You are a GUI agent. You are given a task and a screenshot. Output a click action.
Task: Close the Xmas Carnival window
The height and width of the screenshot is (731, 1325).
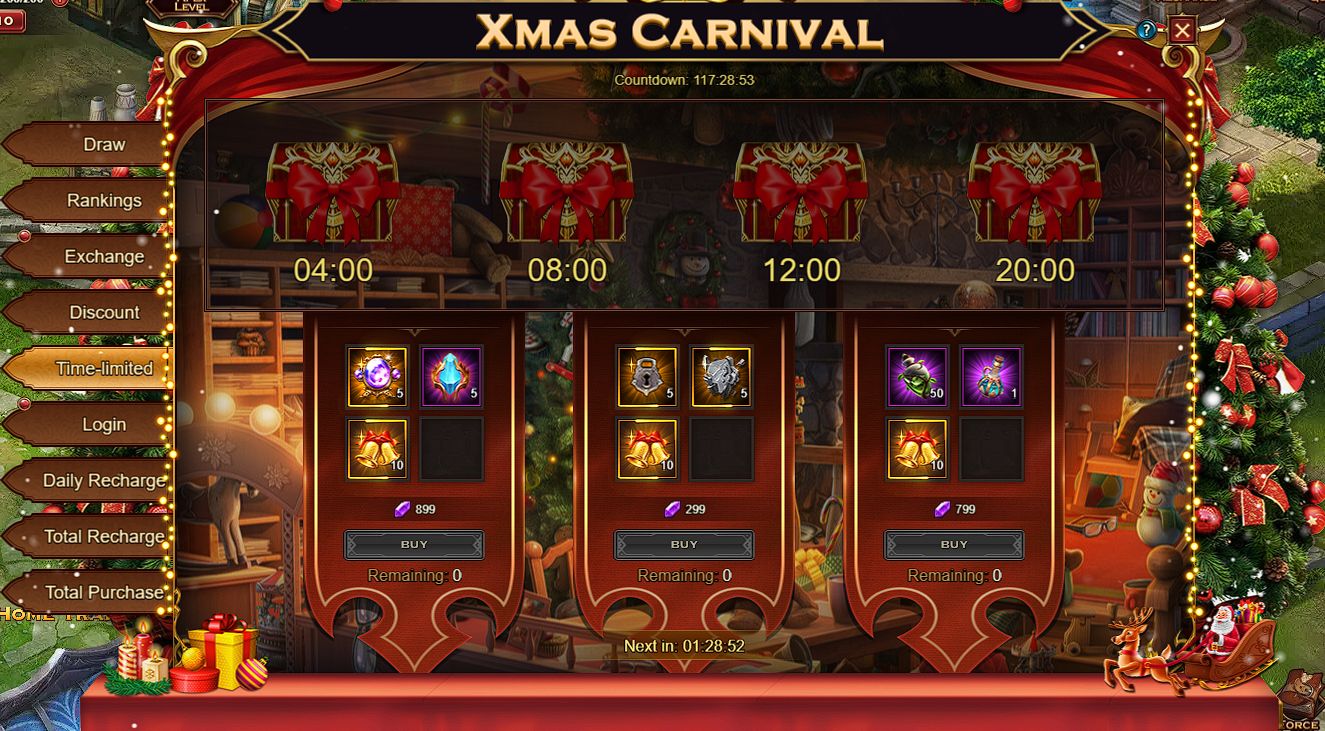click(1182, 30)
